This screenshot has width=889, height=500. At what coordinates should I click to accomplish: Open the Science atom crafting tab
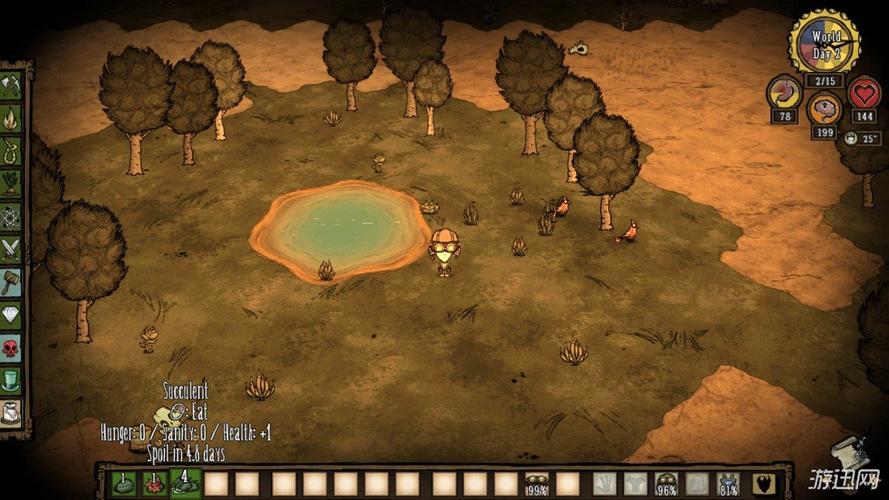[12, 216]
